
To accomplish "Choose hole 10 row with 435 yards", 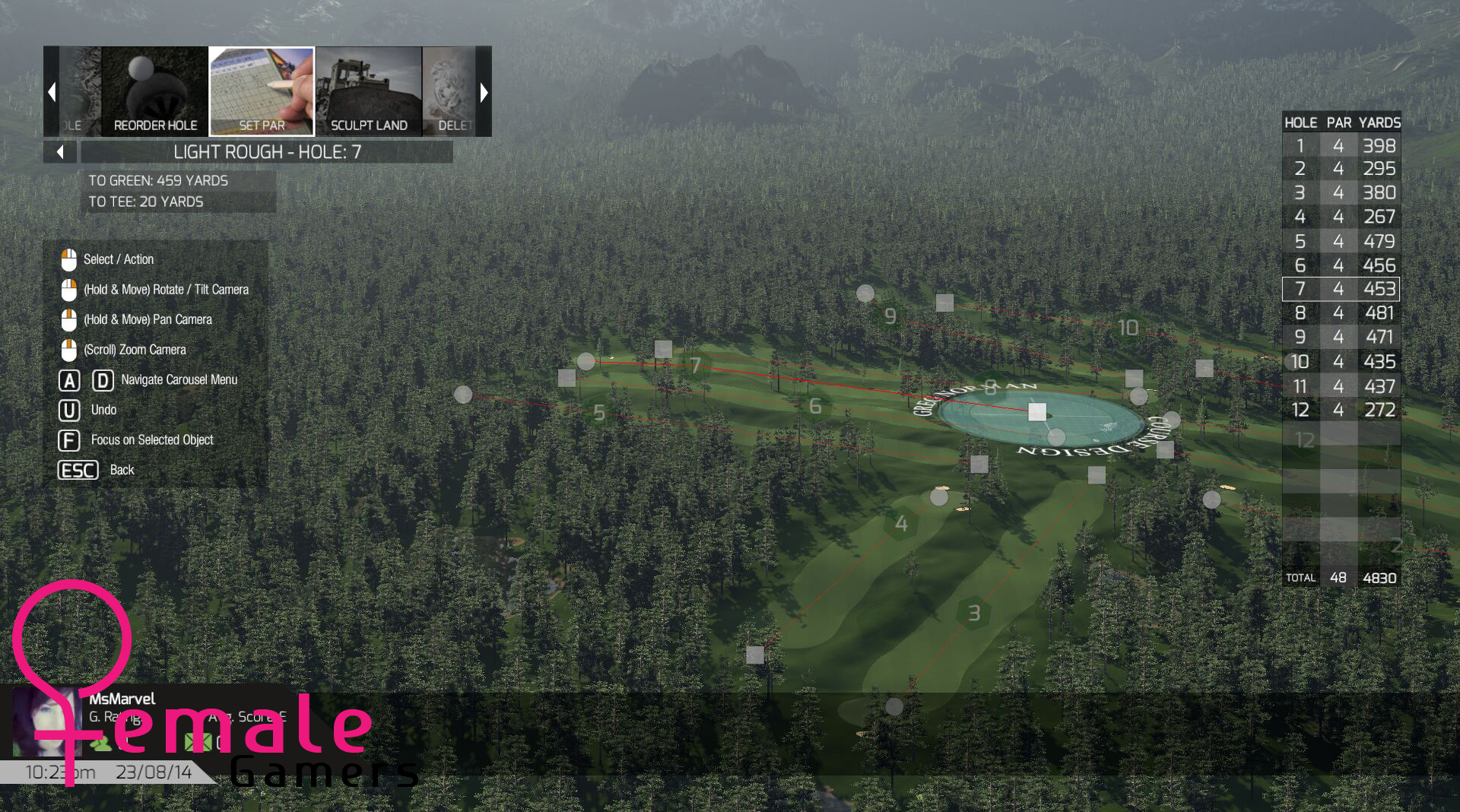I will [1341, 361].
